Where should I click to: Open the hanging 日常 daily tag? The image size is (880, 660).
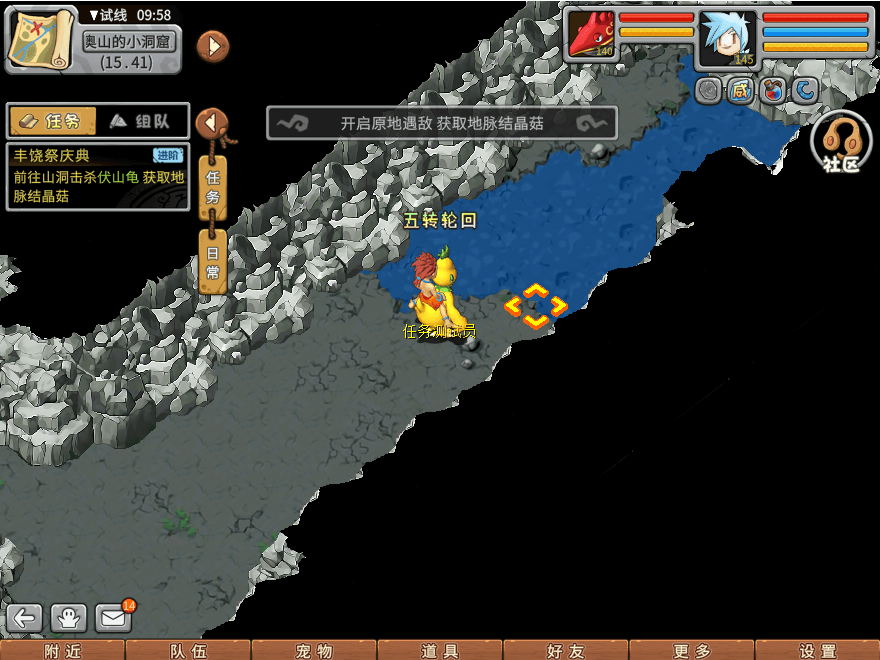coord(213,260)
